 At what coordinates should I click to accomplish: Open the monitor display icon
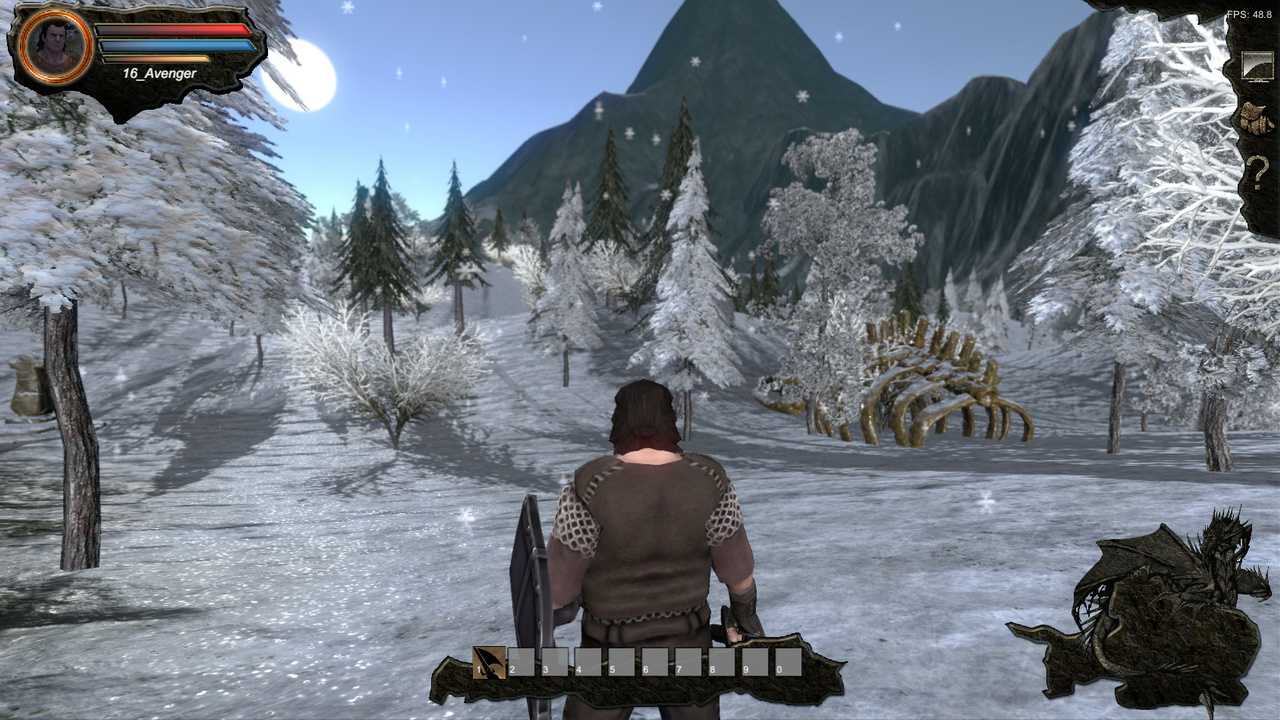click(1257, 66)
